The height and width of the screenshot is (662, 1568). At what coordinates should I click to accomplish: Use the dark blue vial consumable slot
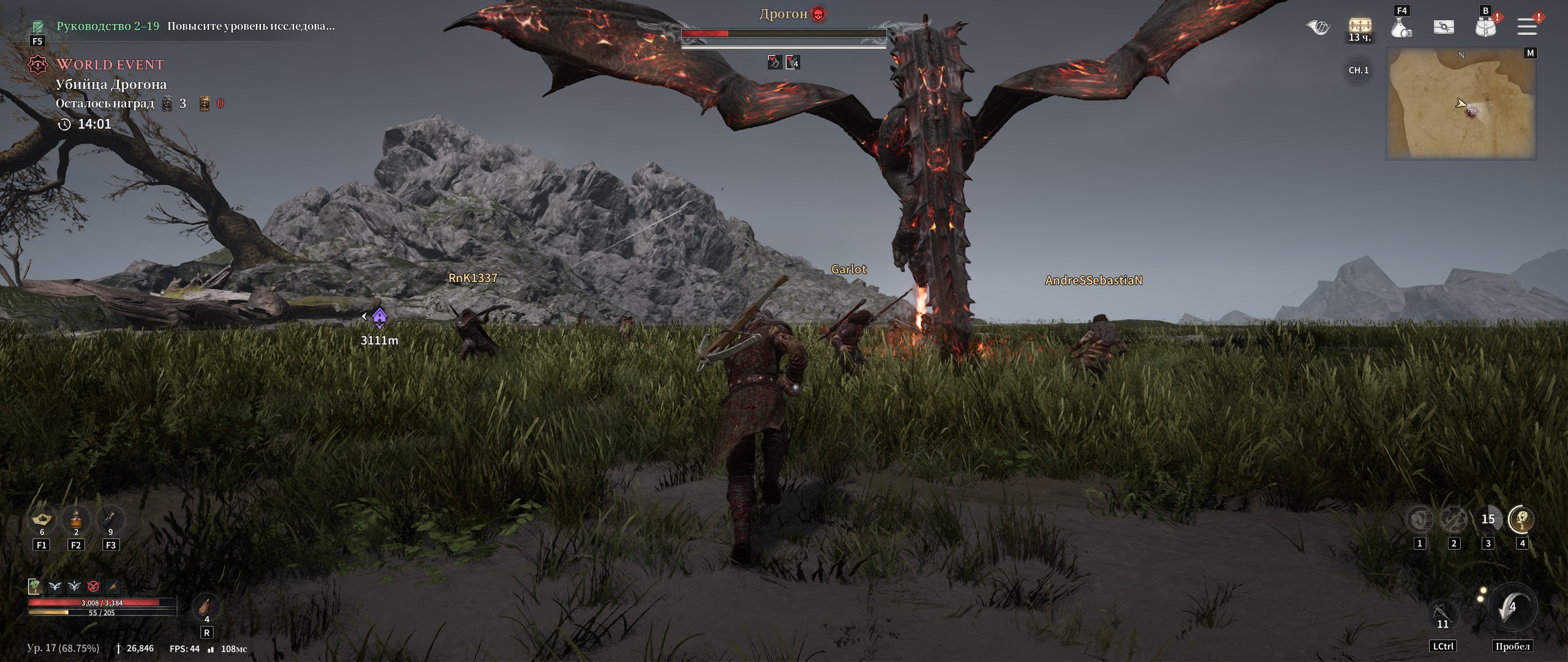110,520
